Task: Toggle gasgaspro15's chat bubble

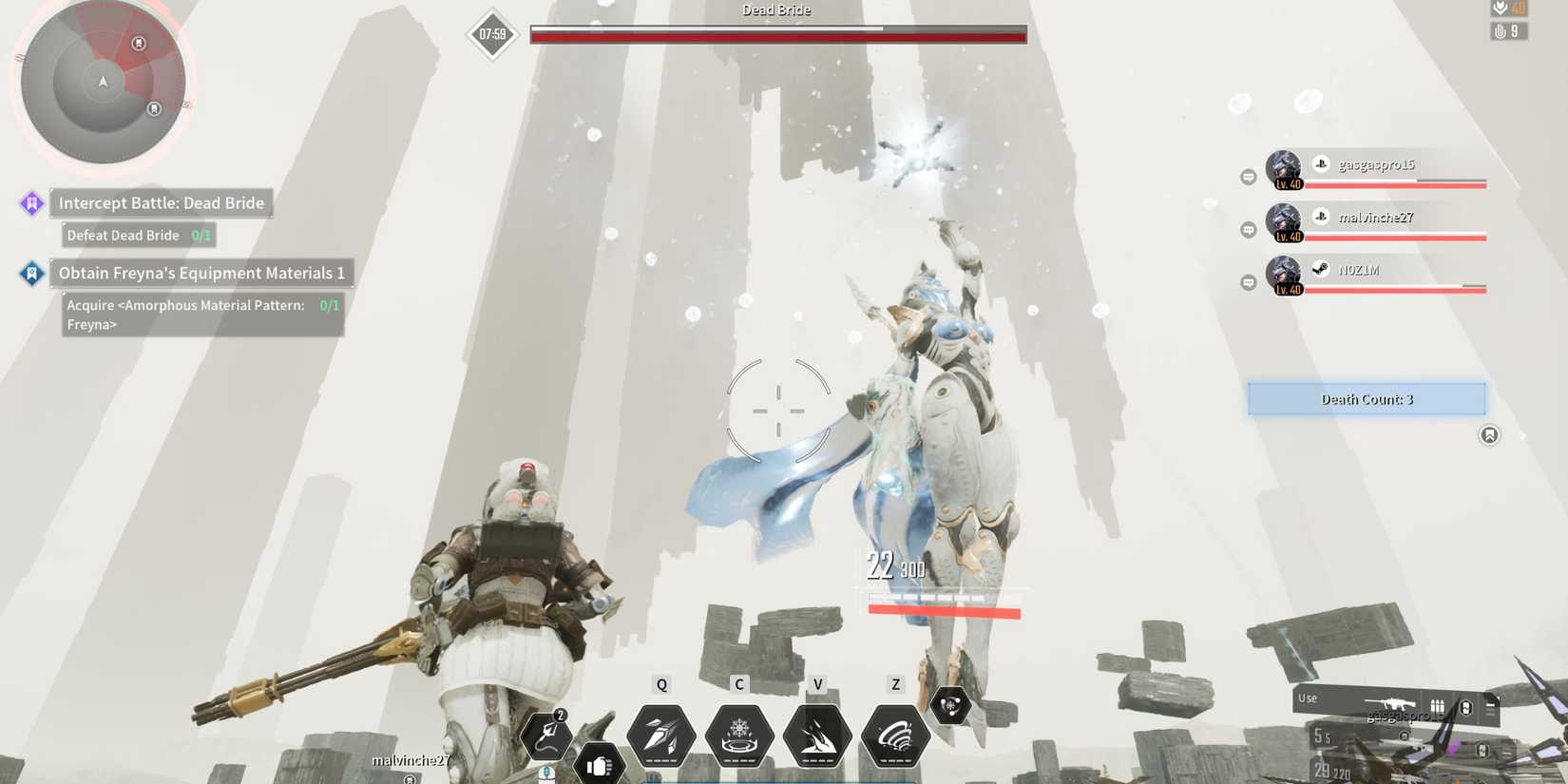Action: tap(1247, 174)
